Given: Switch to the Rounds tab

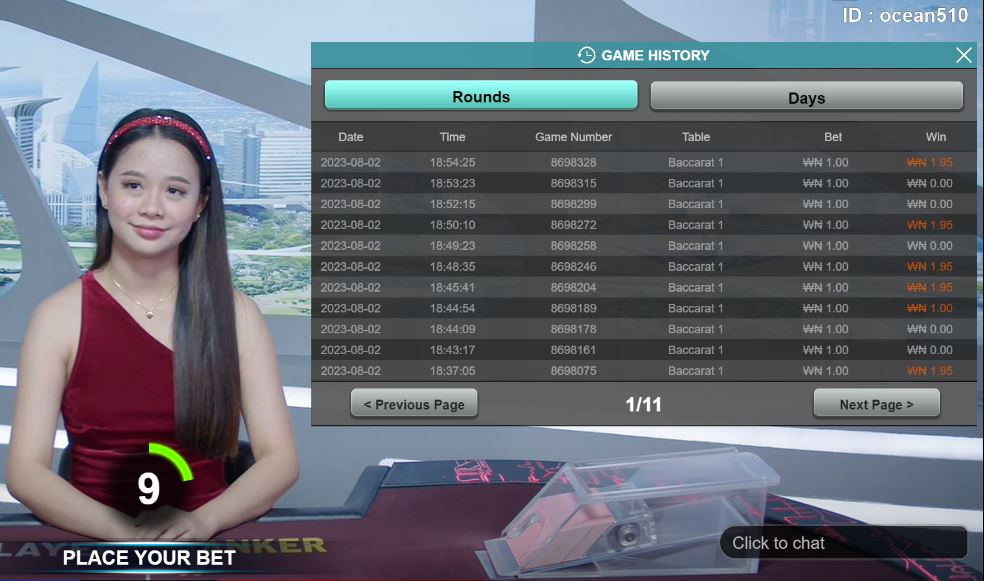Looking at the screenshot, I should [481, 96].
